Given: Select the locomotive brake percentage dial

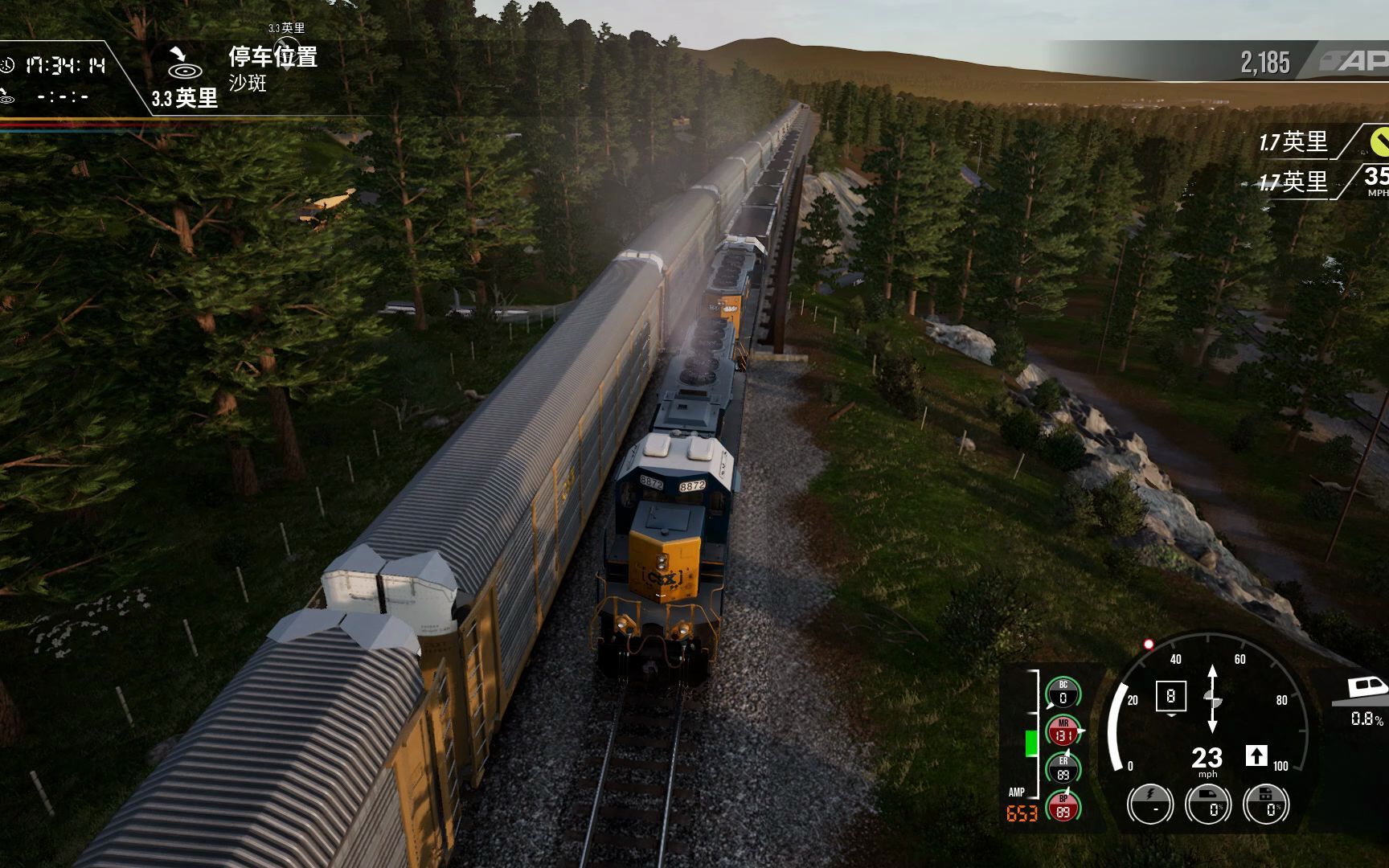Looking at the screenshot, I should pos(1267,803).
